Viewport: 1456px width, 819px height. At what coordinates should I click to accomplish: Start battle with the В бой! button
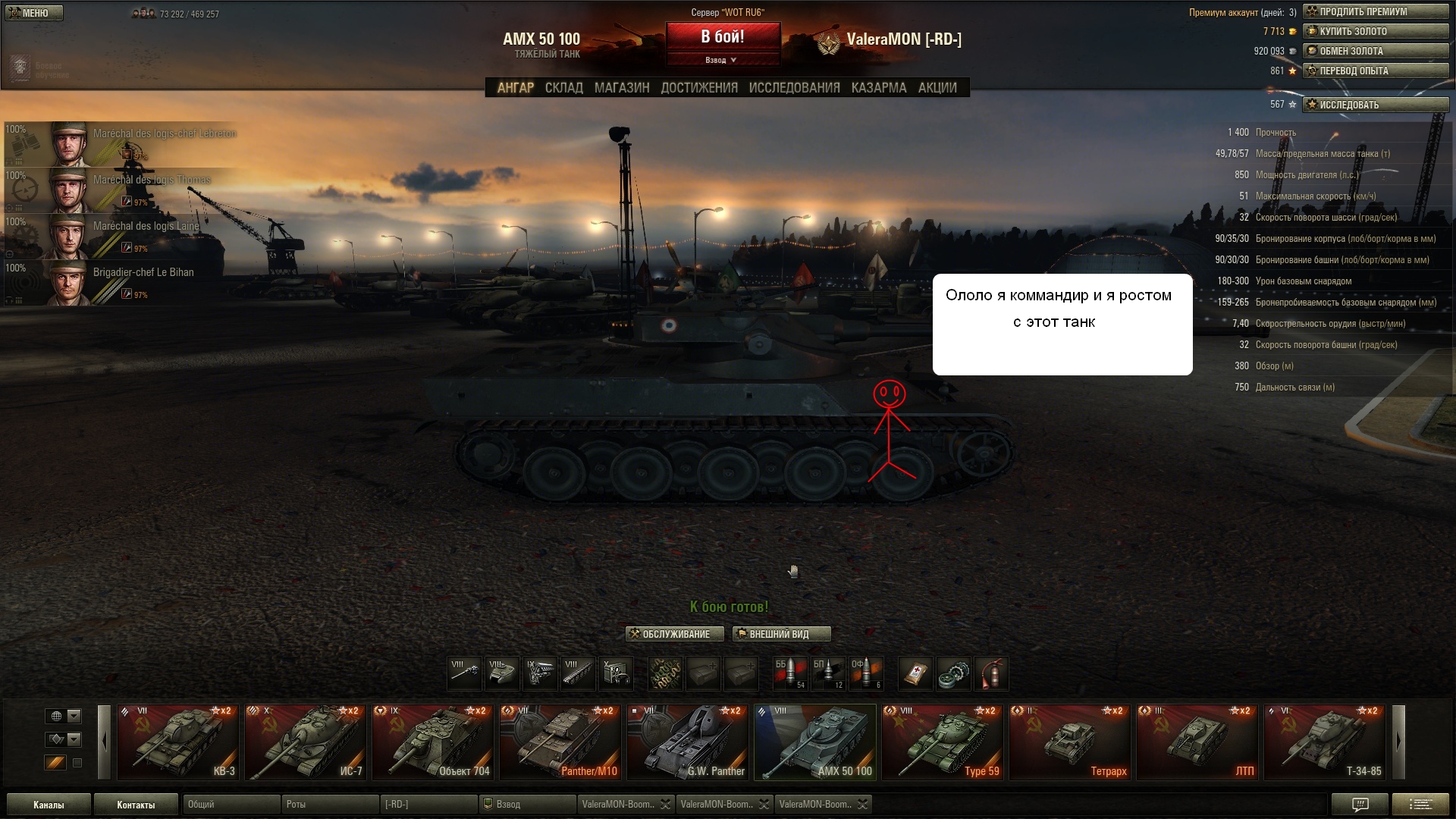(x=723, y=37)
